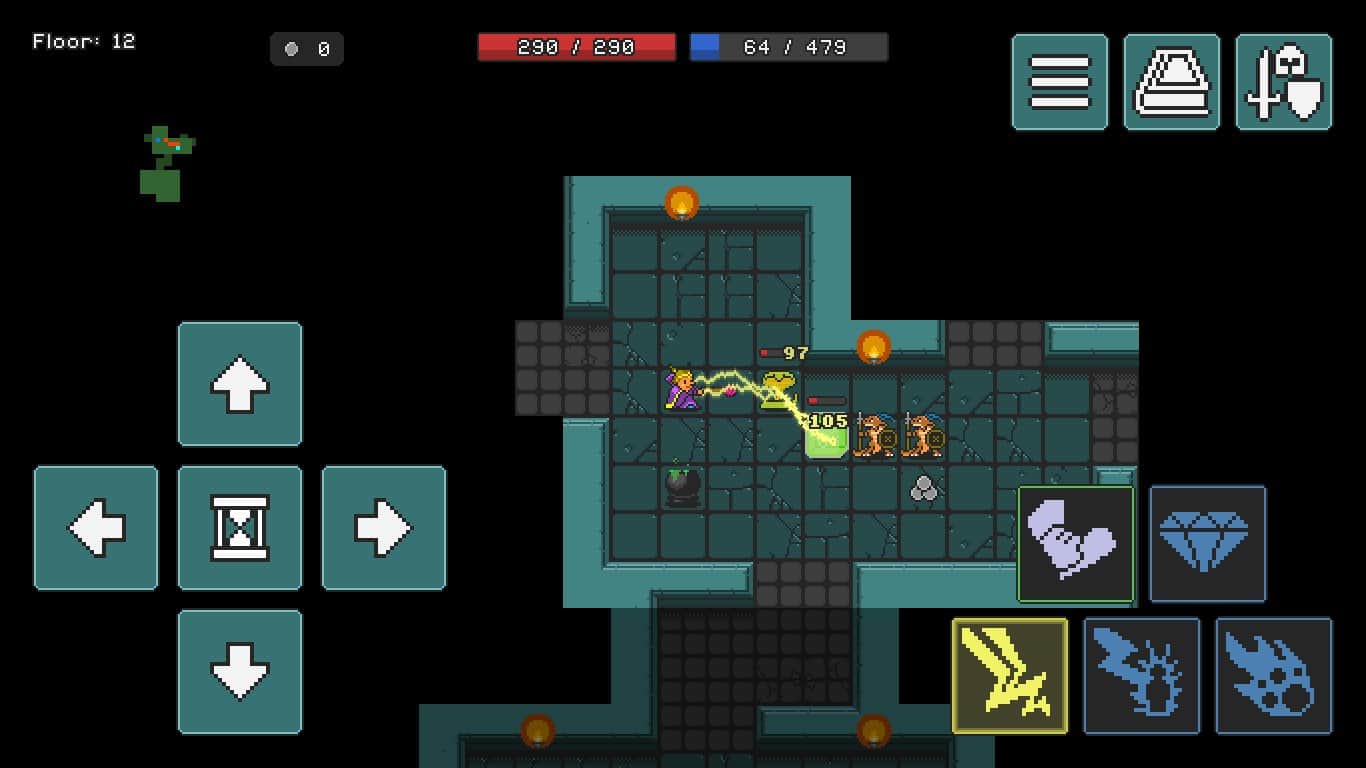Screen dimensions: 1366x768
Task: Use the blue diamond ability
Action: 1208,544
